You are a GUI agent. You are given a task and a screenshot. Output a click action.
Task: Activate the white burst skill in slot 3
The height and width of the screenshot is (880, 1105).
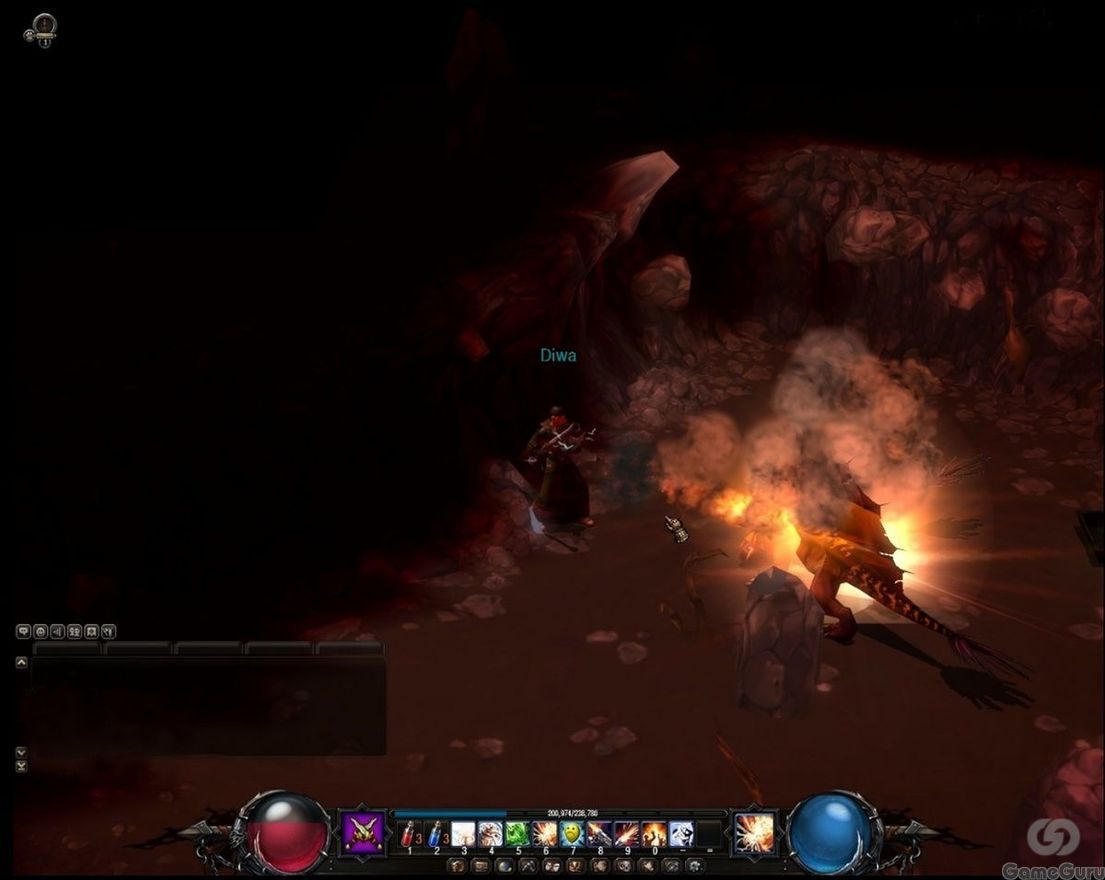pos(463,833)
